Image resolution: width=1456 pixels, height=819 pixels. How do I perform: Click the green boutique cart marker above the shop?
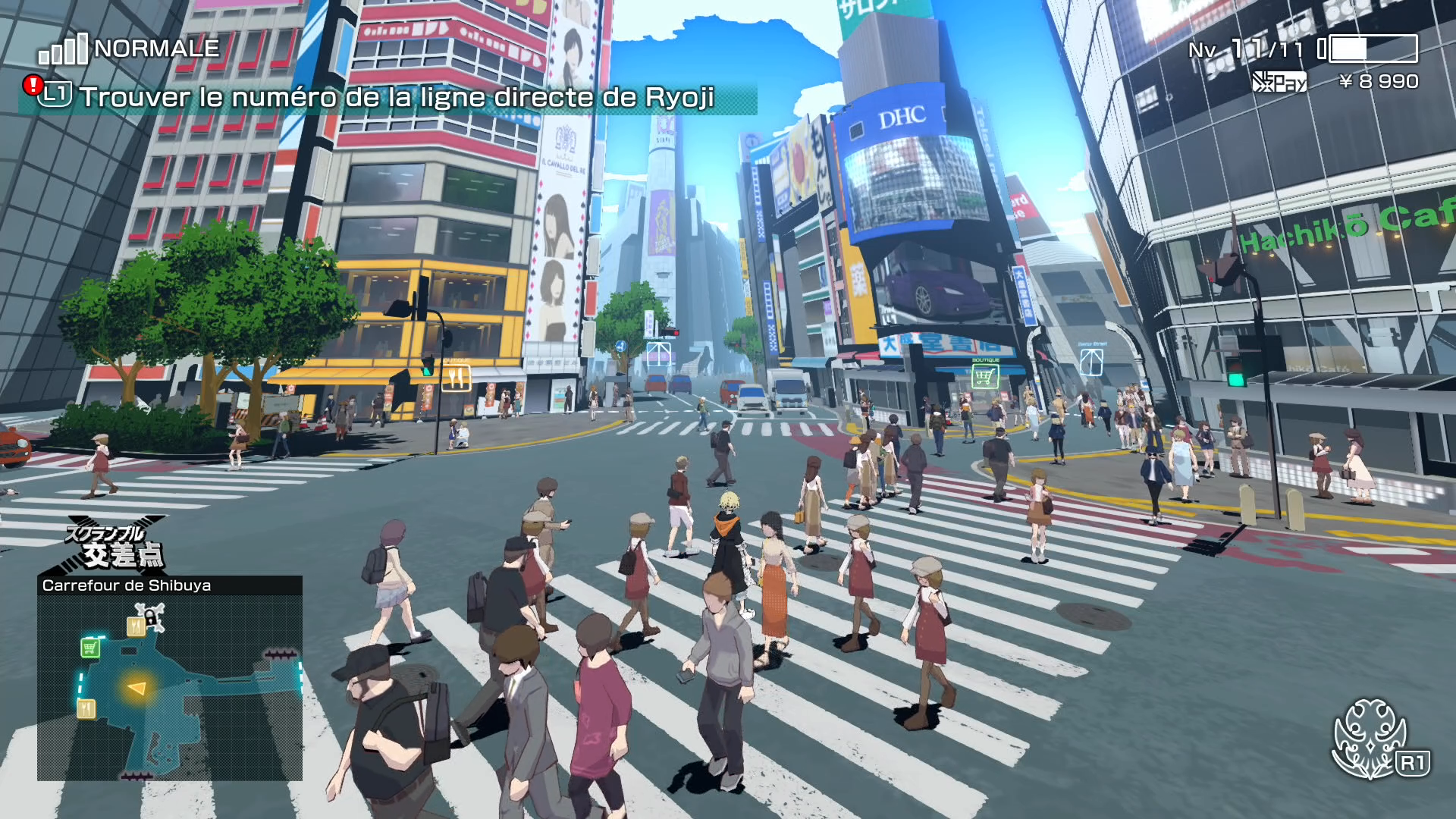(x=984, y=375)
